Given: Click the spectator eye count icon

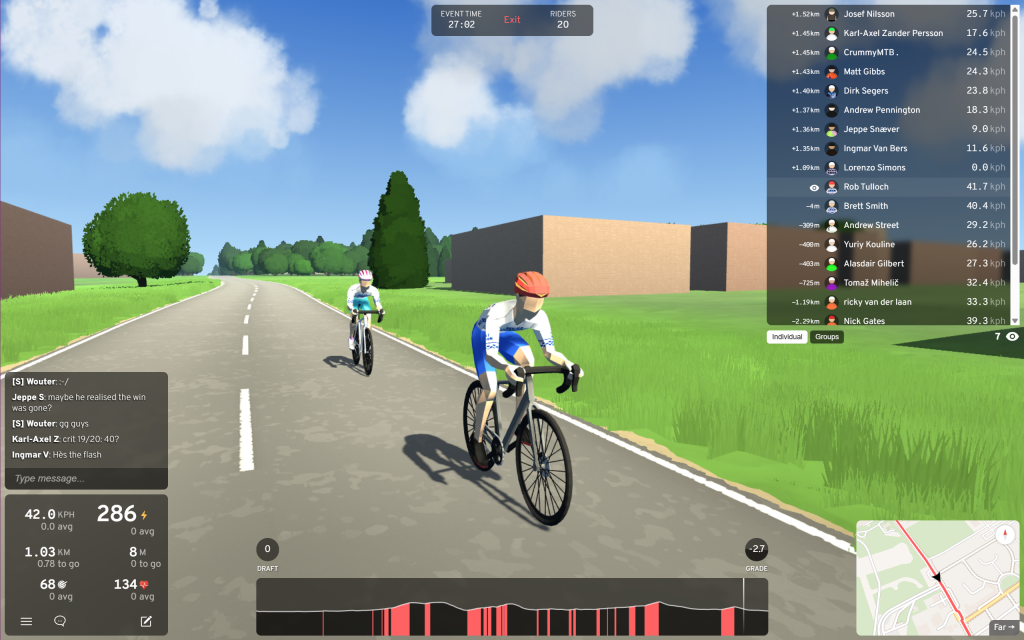Looking at the screenshot, I should [1012, 337].
